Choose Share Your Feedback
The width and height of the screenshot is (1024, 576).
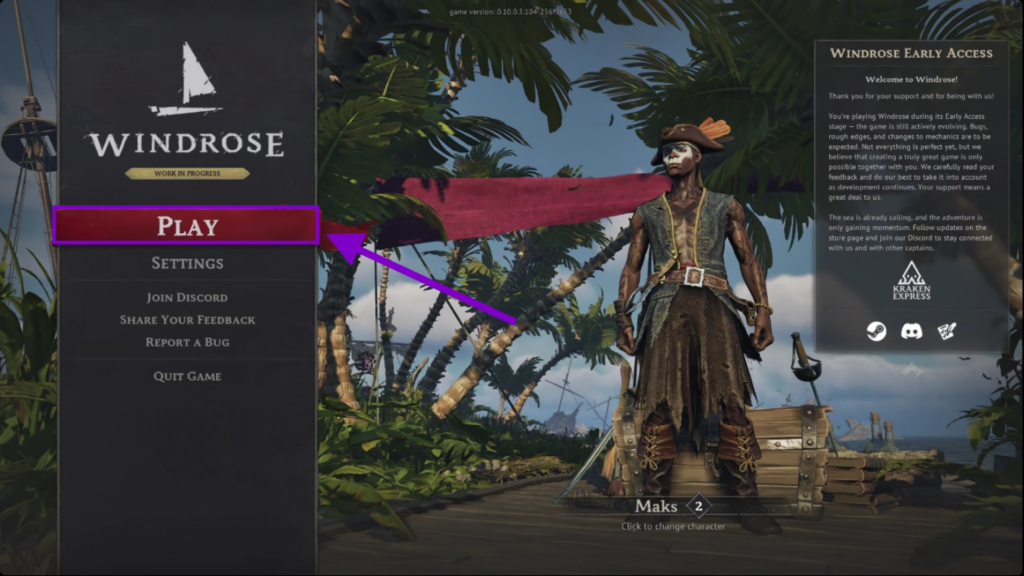tap(187, 320)
